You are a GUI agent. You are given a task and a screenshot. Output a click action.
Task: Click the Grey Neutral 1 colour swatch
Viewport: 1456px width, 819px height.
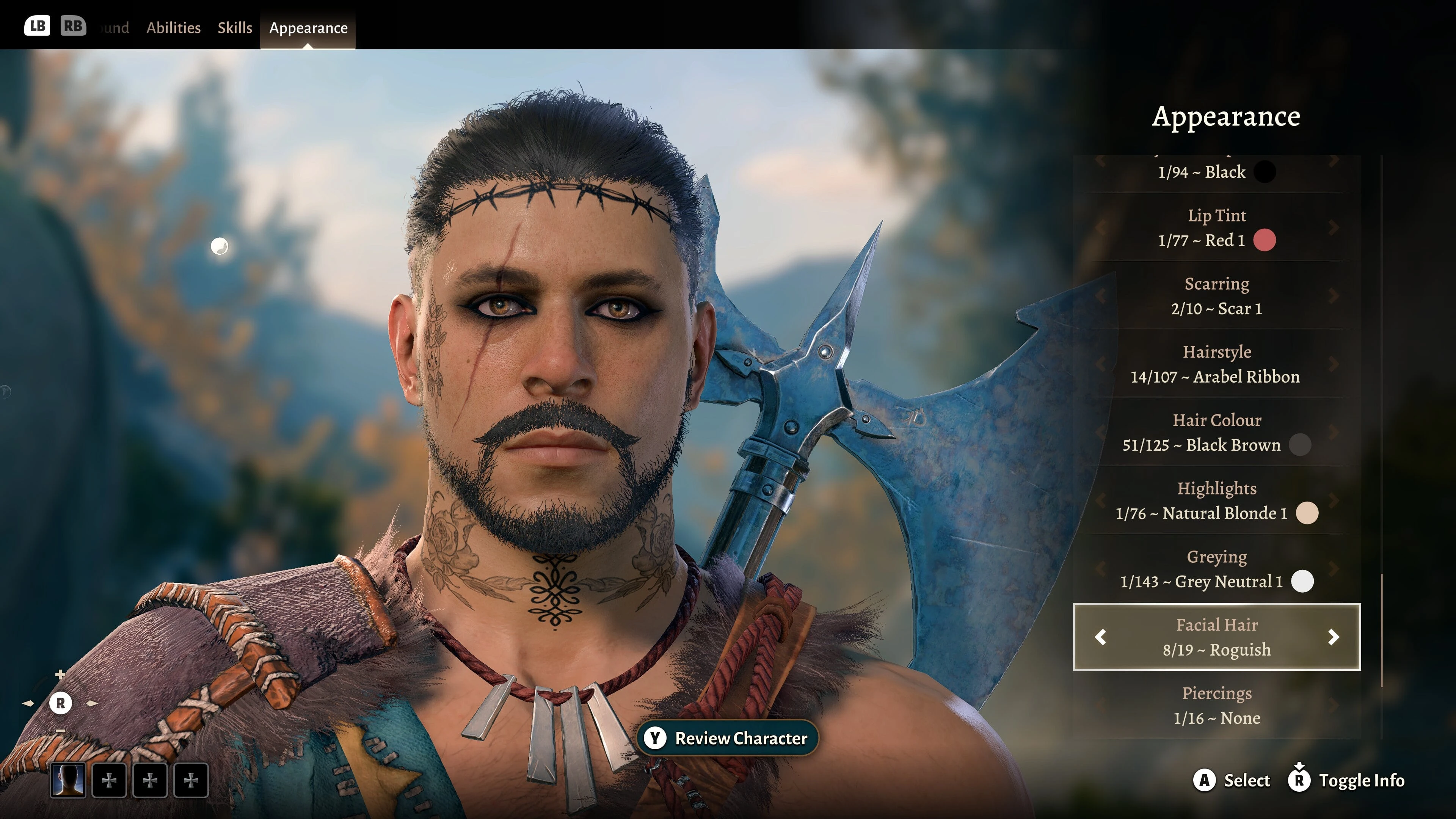tap(1302, 582)
